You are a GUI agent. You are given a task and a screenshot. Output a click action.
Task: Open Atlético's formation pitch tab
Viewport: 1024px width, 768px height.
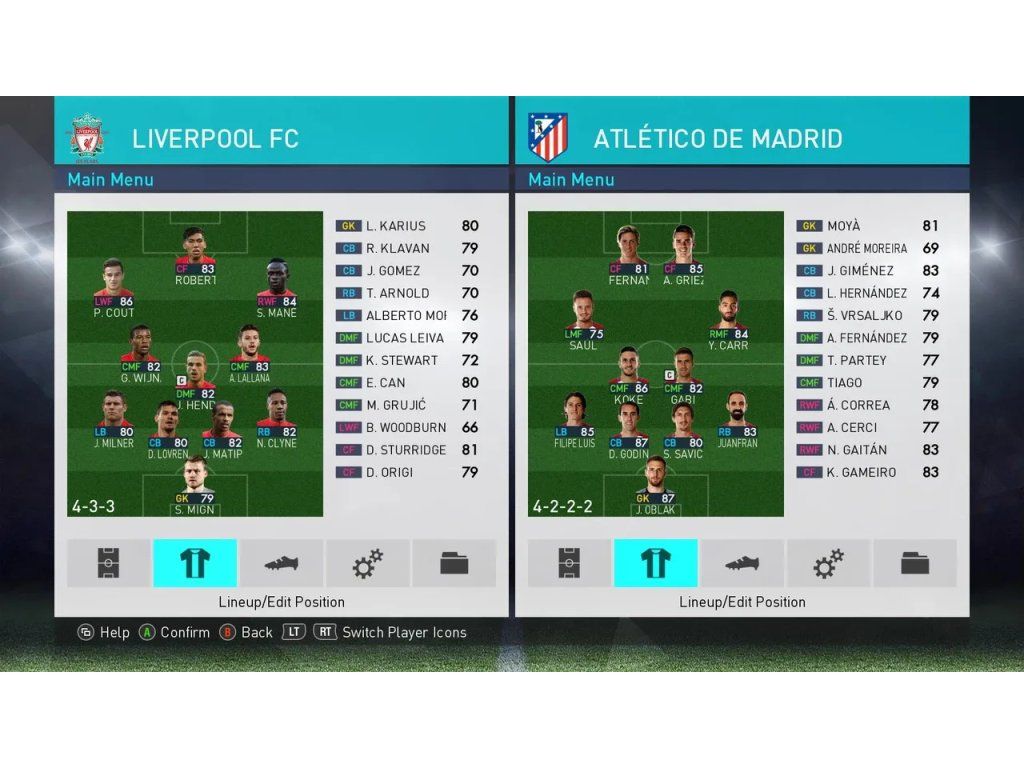coord(569,563)
